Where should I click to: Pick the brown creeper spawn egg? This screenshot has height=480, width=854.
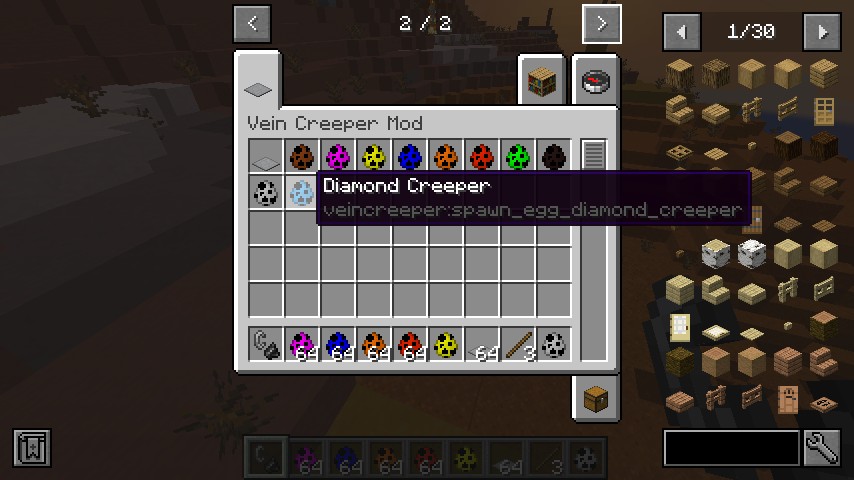pos(301,156)
